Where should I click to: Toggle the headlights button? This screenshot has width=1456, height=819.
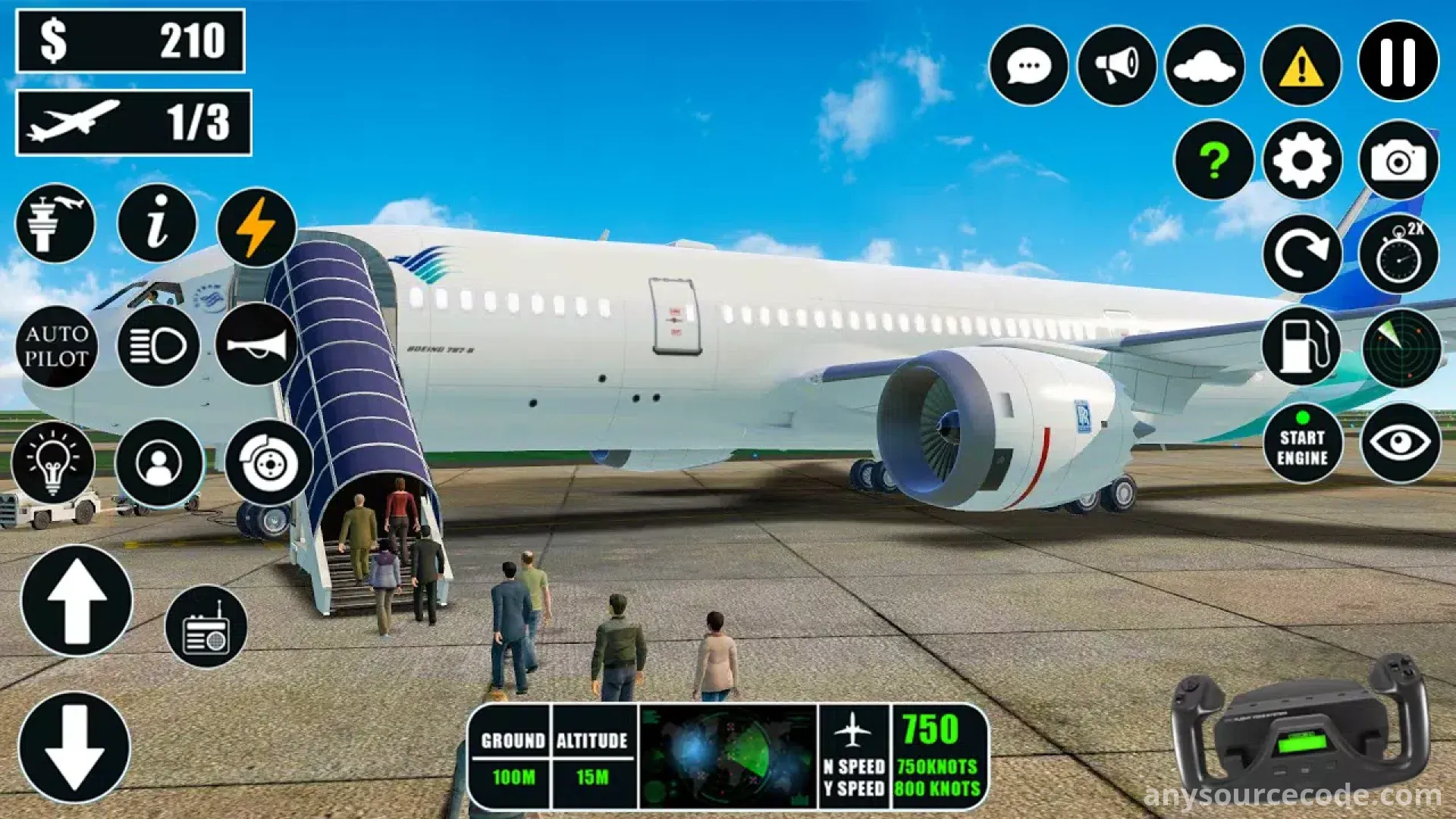tap(158, 347)
